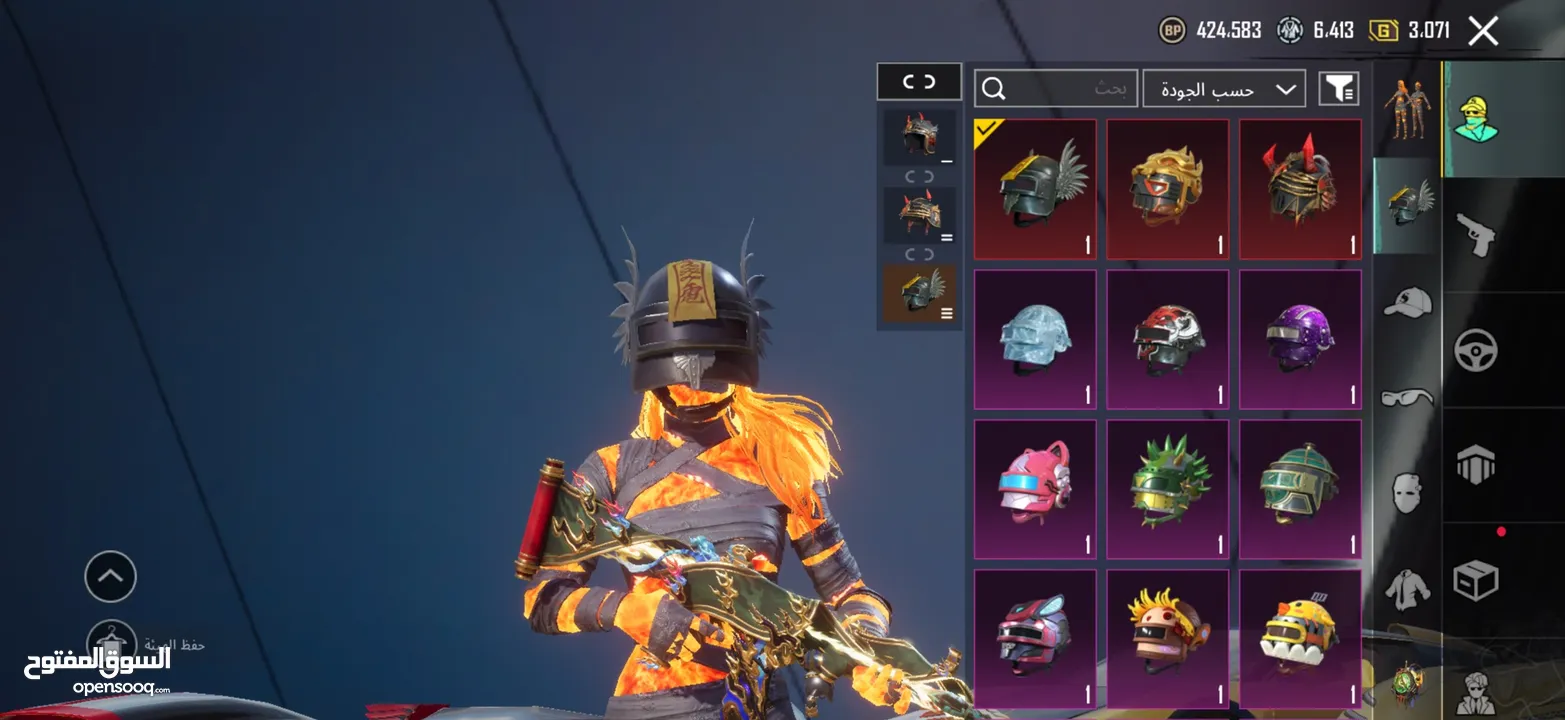This screenshot has height=720, width=1565.
Task: Click the helmet search field
Action: pos(1055,89)
